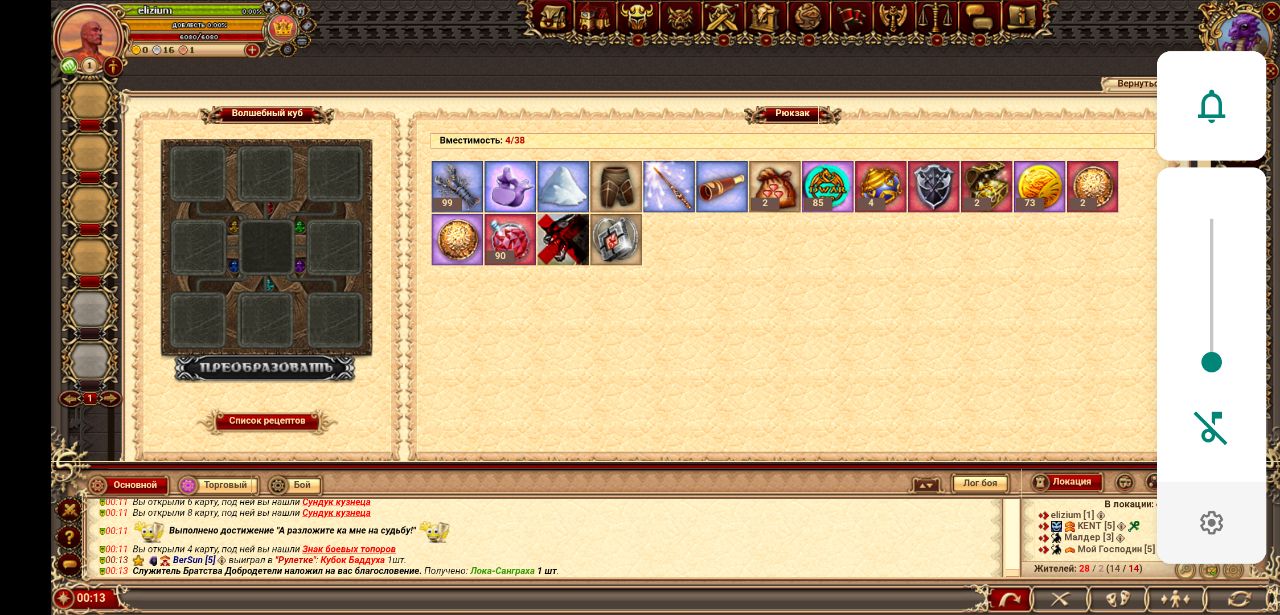The height and width of the screenshot is (615, 1280).
Task: Choose the spyglass item in the backpack
Action: pos(722,187)
